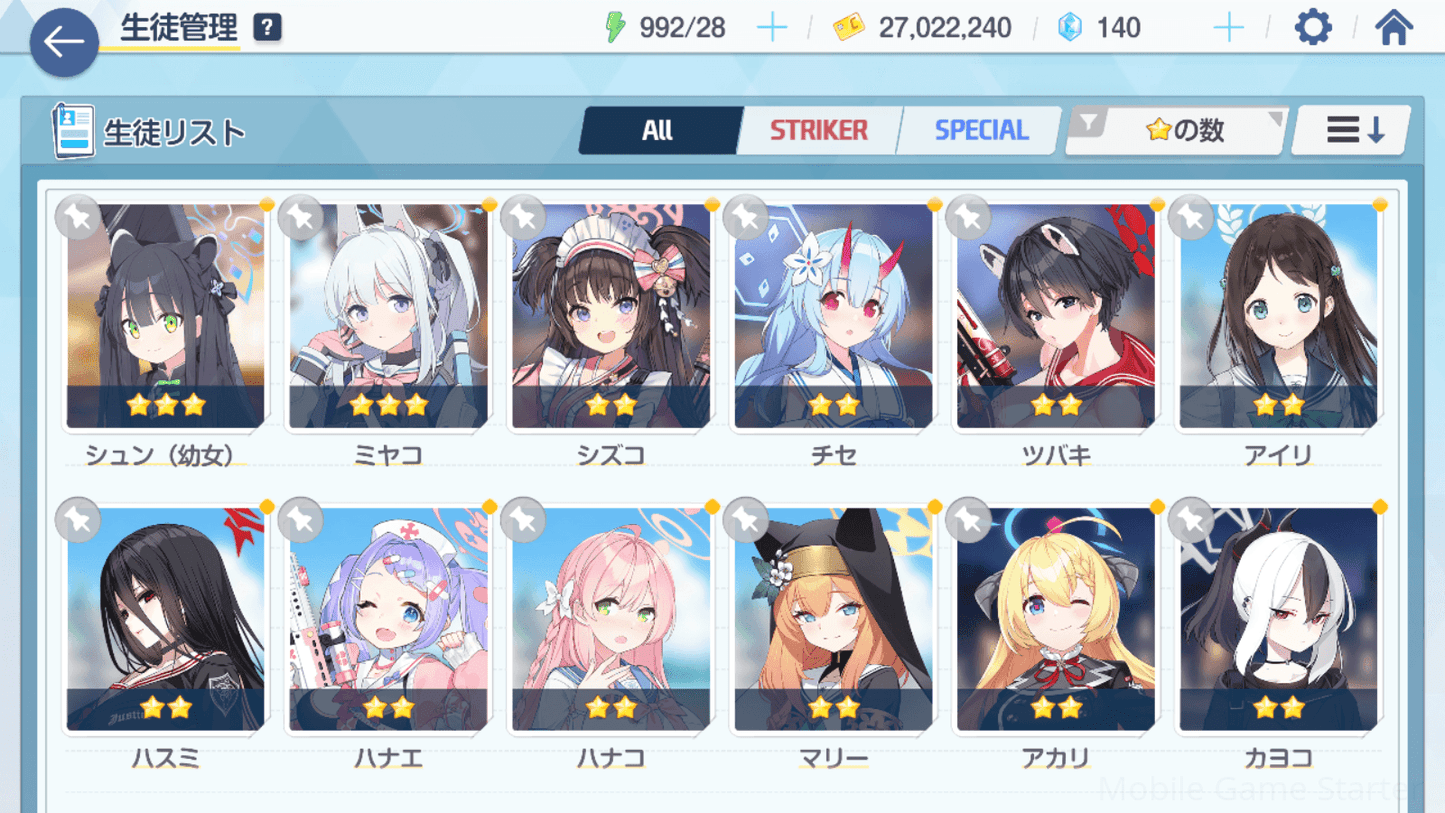Open the settings gear

click(x=1313, y=28)
